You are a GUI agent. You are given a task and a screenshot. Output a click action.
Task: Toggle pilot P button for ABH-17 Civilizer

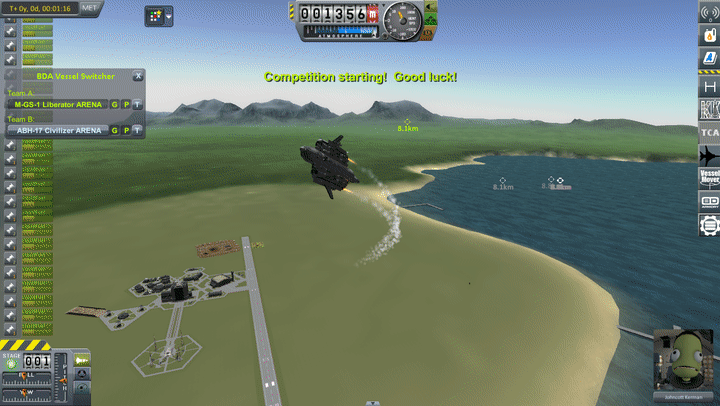126,130
